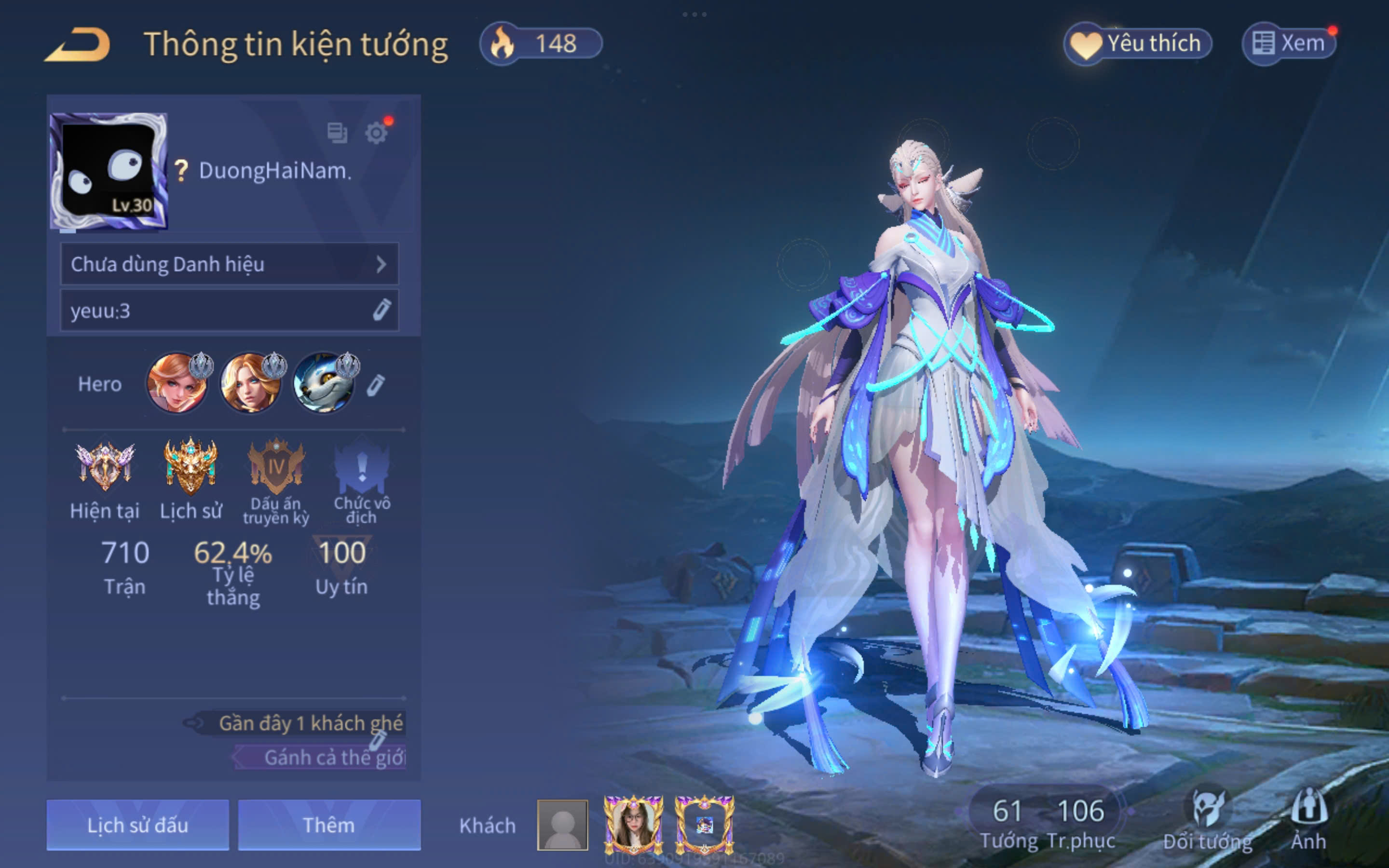The width and height of the screenshot is (1389, 868).
Task: Open the gear settings icon on profile card
Action: coord(376,133)
